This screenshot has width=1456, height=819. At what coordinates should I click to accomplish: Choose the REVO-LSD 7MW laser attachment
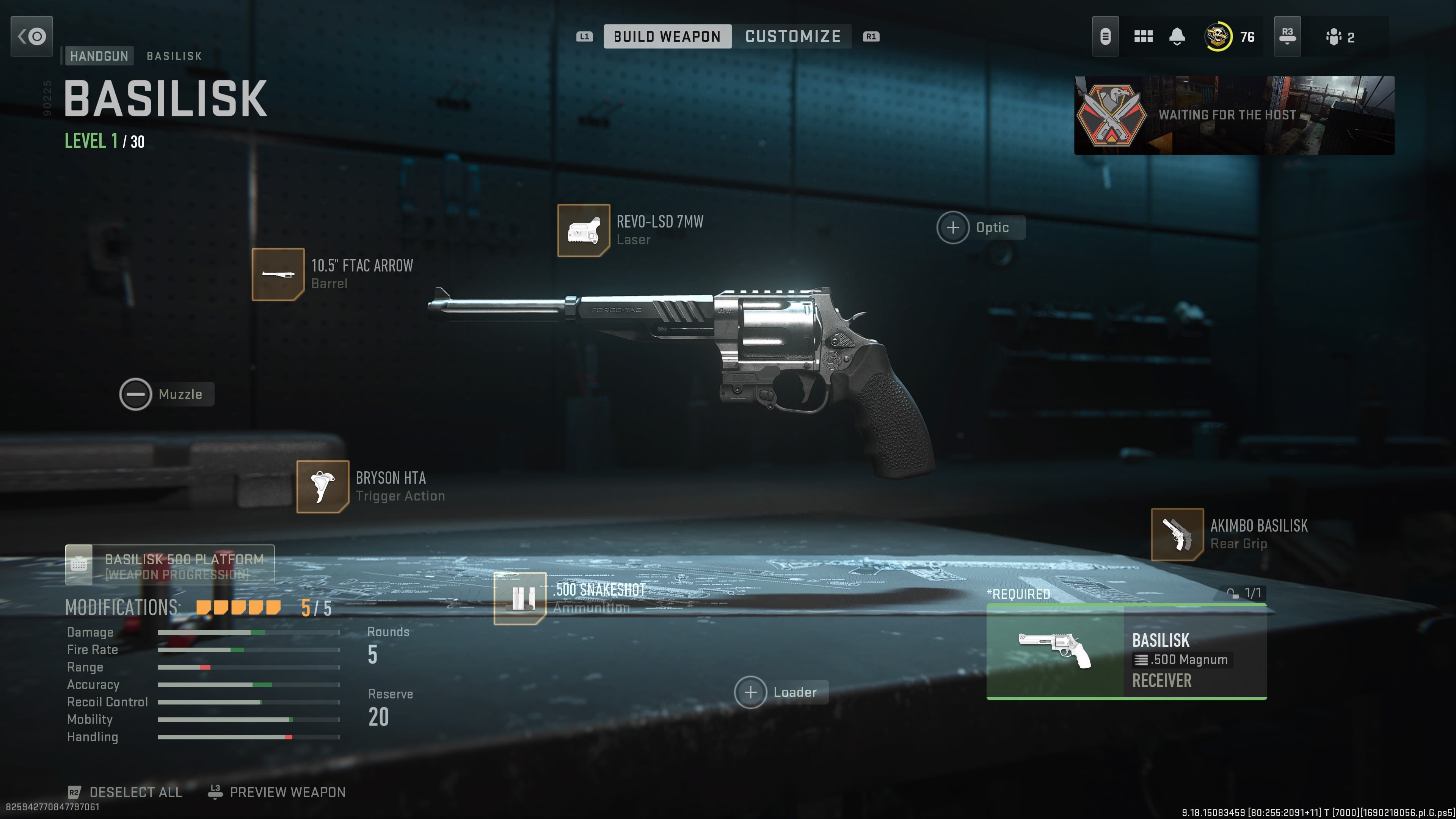pyautogui.click(x=583, y=231)
